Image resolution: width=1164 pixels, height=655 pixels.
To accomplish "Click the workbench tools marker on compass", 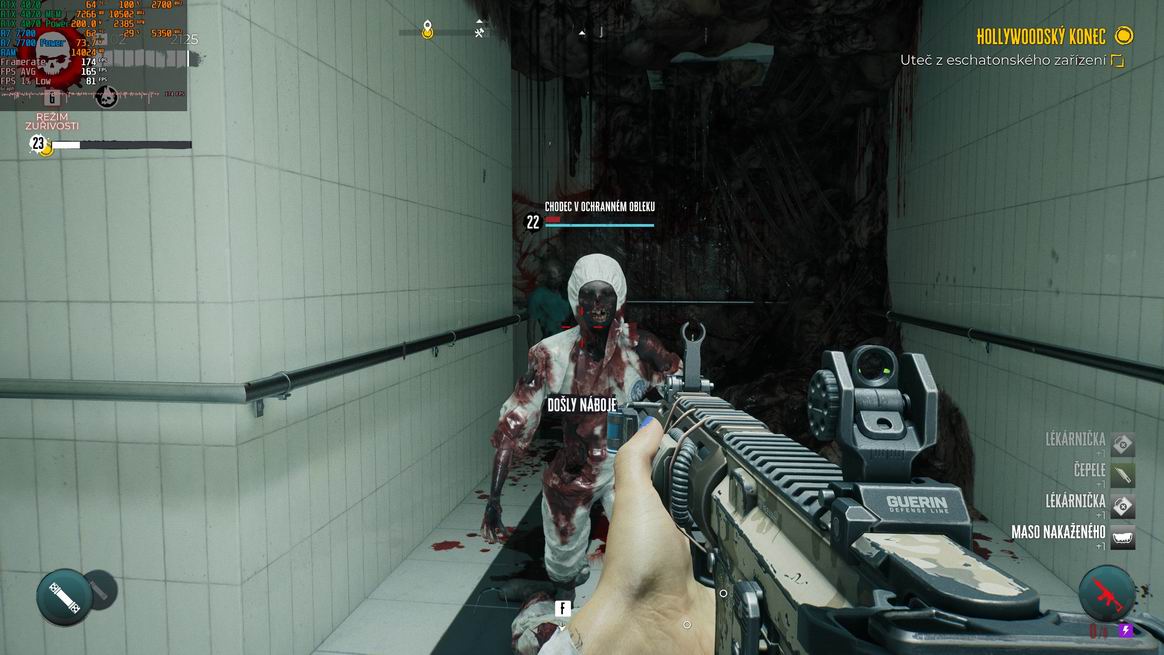I will [x=480, y=32].
